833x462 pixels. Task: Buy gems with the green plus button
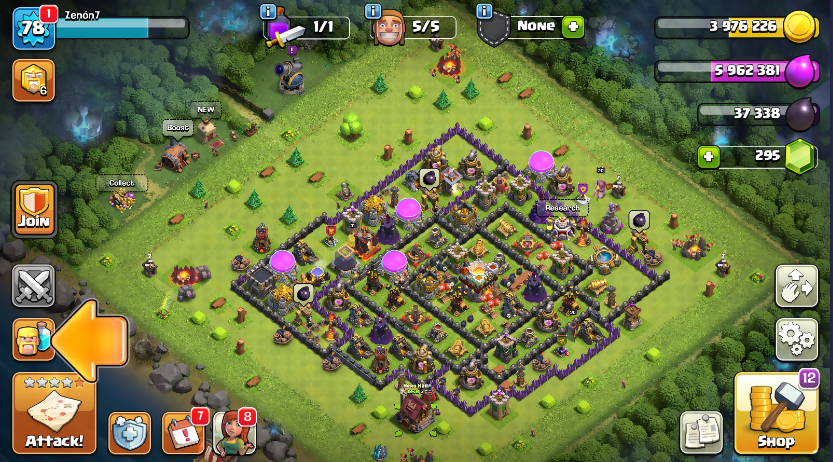(709, 157)
